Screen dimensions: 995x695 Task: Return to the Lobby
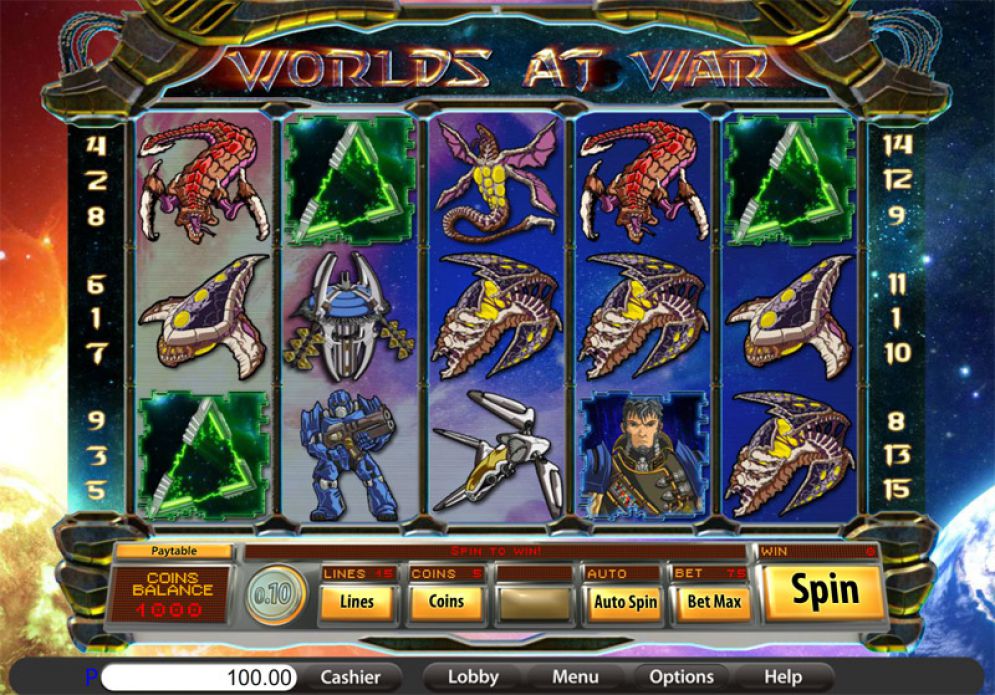tap(473, 677)
